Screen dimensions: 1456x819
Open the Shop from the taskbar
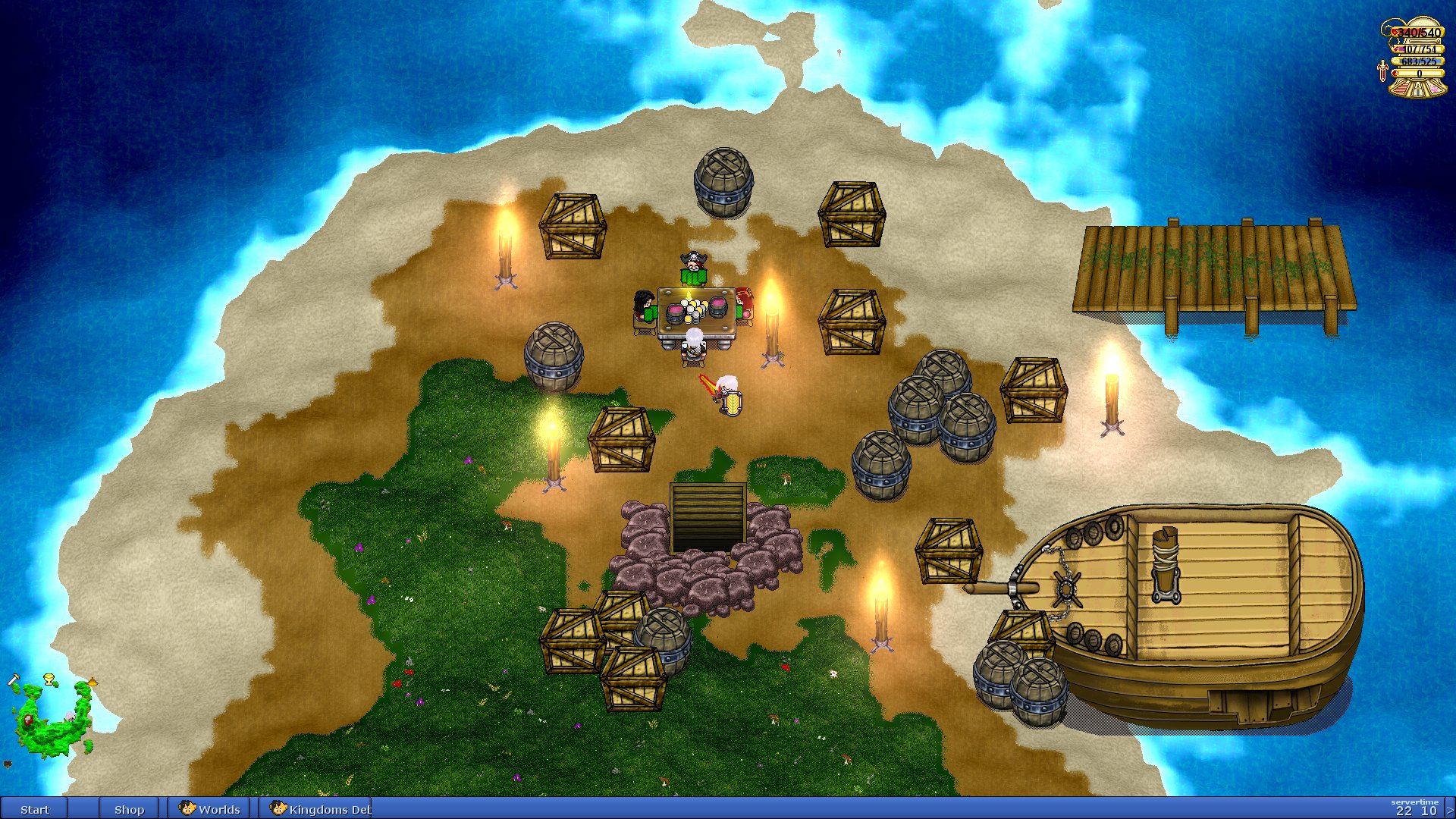click(129, 809)
